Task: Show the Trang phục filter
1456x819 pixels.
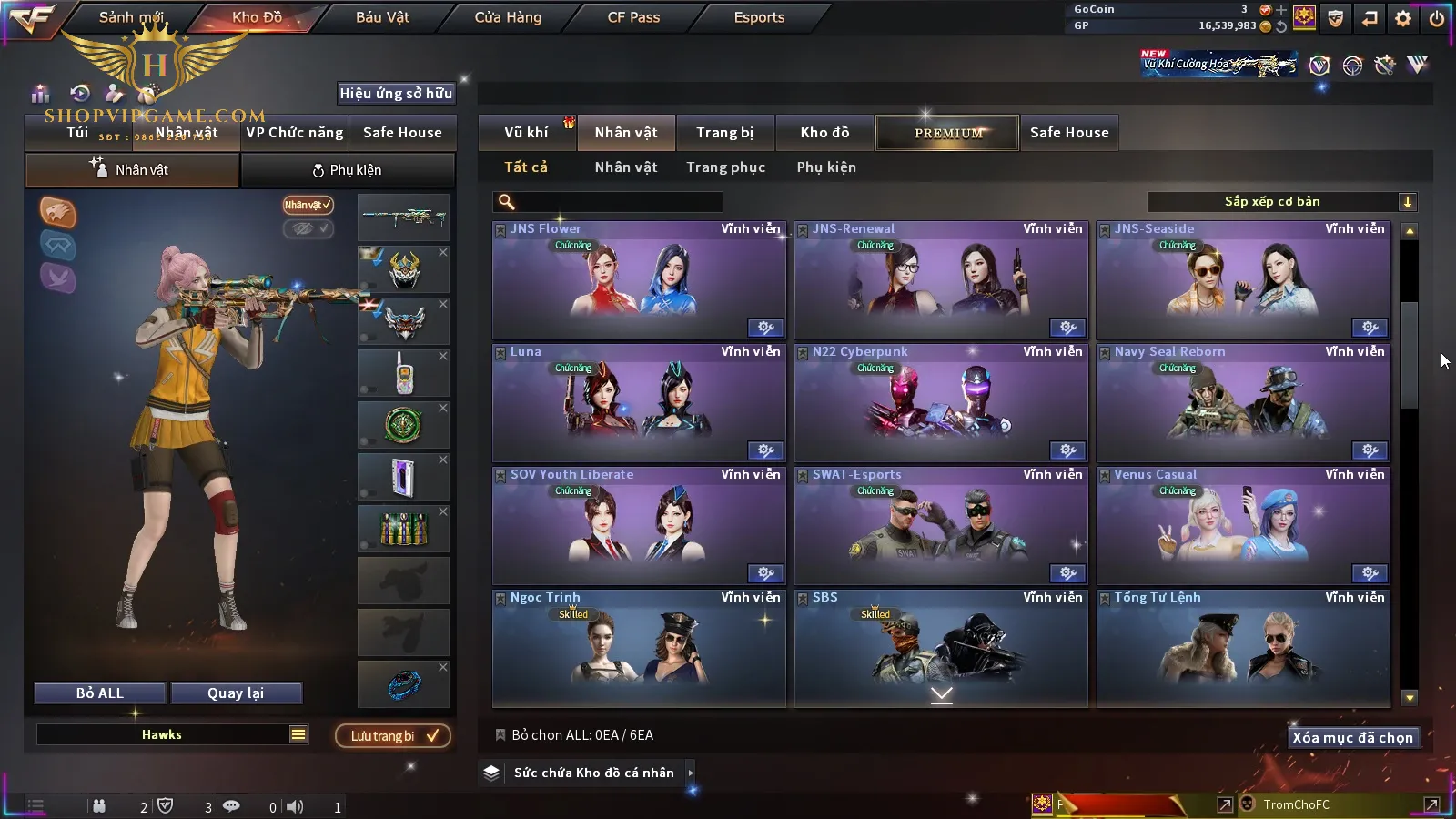Action: coord(725,167)
